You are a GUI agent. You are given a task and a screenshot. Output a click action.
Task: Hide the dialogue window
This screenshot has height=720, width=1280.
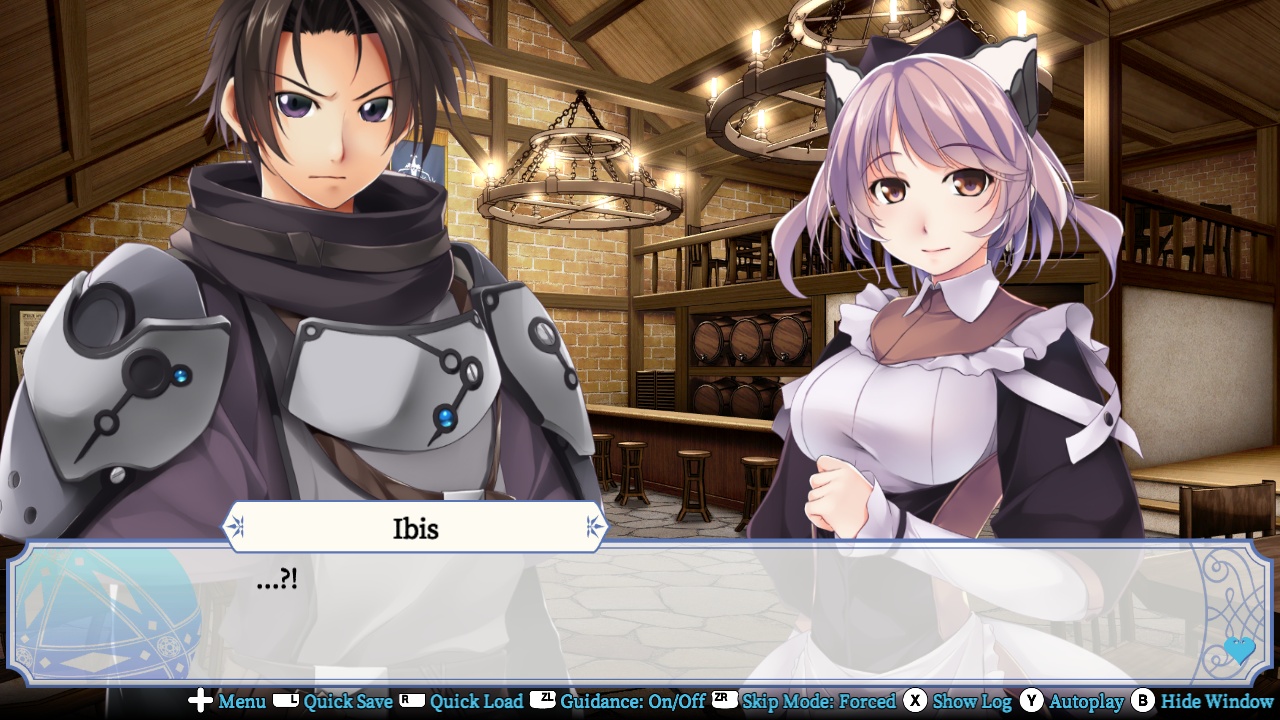(x=1215, y=702)
